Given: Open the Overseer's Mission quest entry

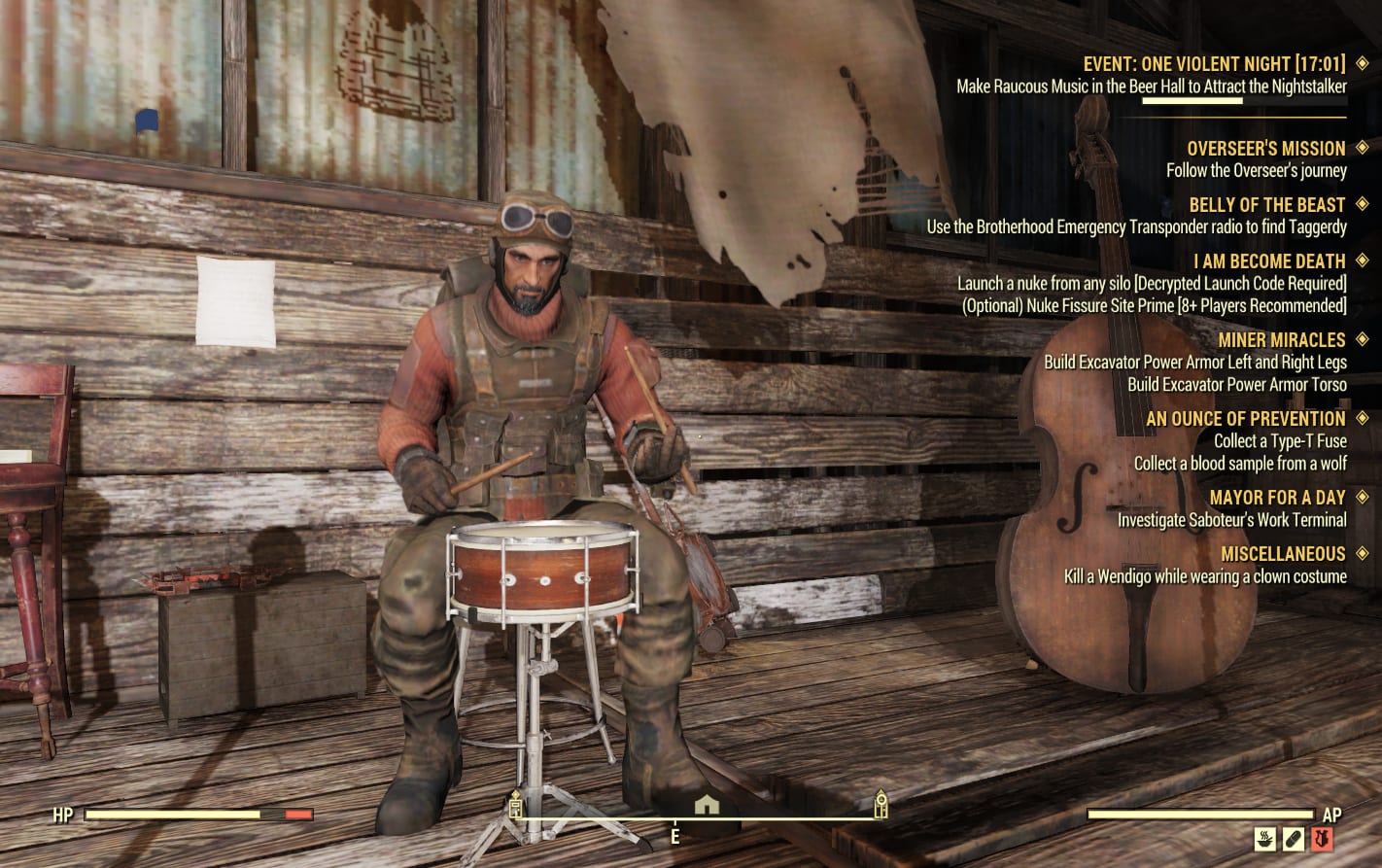Looking at the screenshot, I should coord(1265,149).
